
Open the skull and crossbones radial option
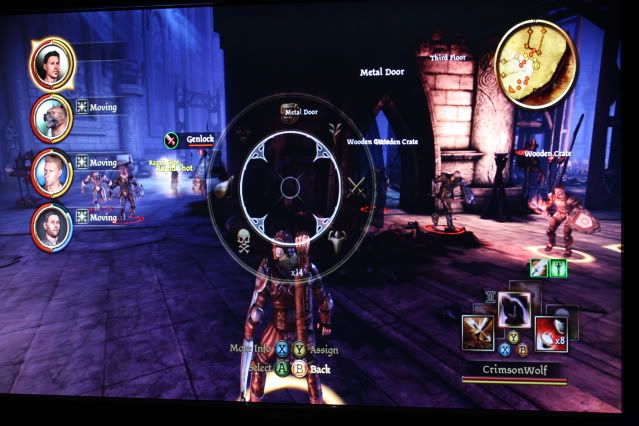pyautogui.click(x=242, y=239)
